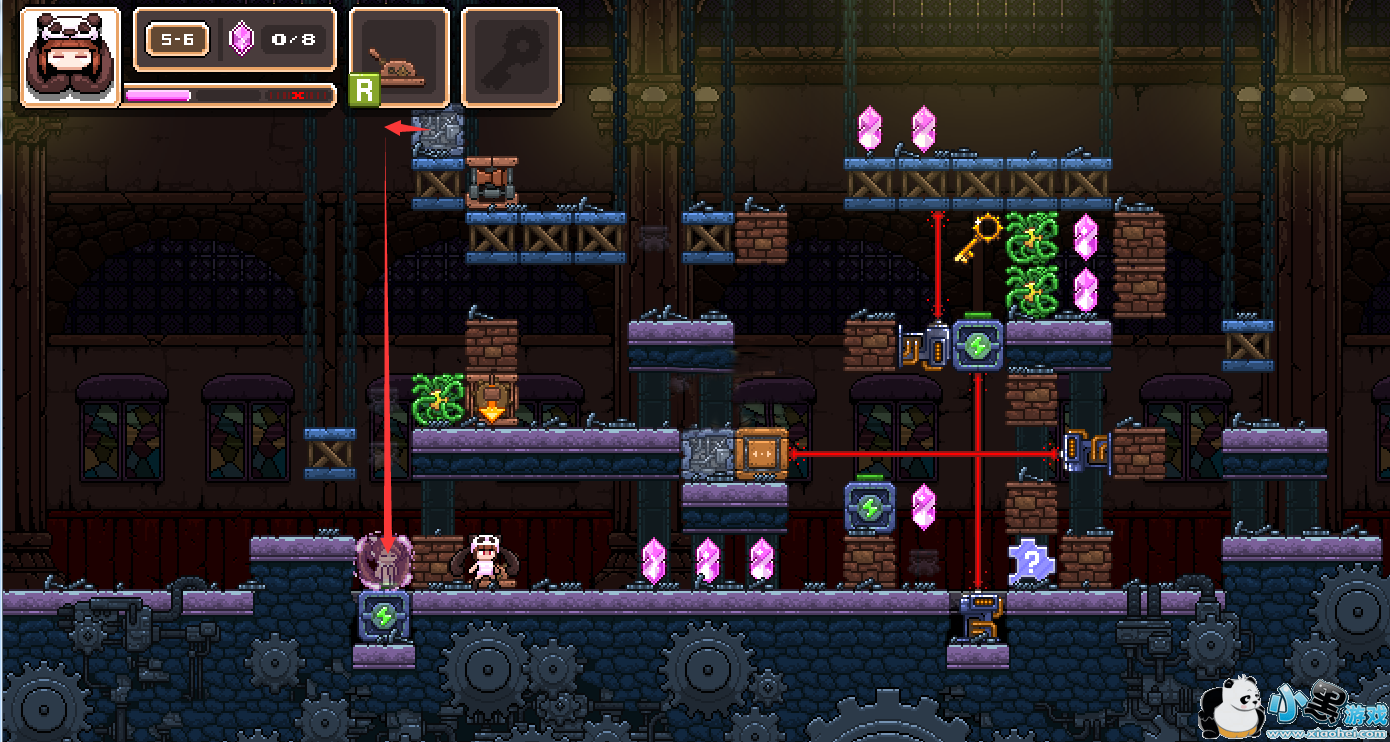This screenshot has height=742, width=1390.
Task: Select the hat item slot
Action: (400, 57)
